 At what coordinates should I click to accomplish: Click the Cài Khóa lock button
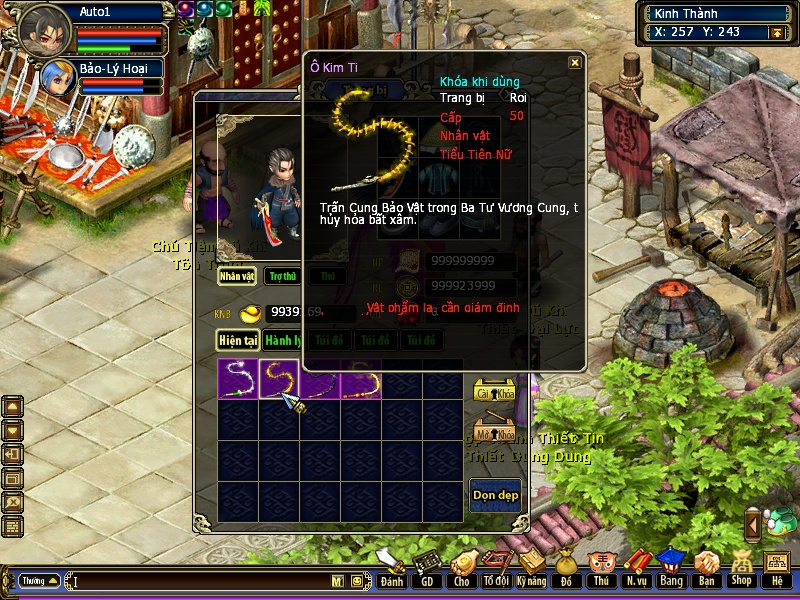tap(494, 391)
